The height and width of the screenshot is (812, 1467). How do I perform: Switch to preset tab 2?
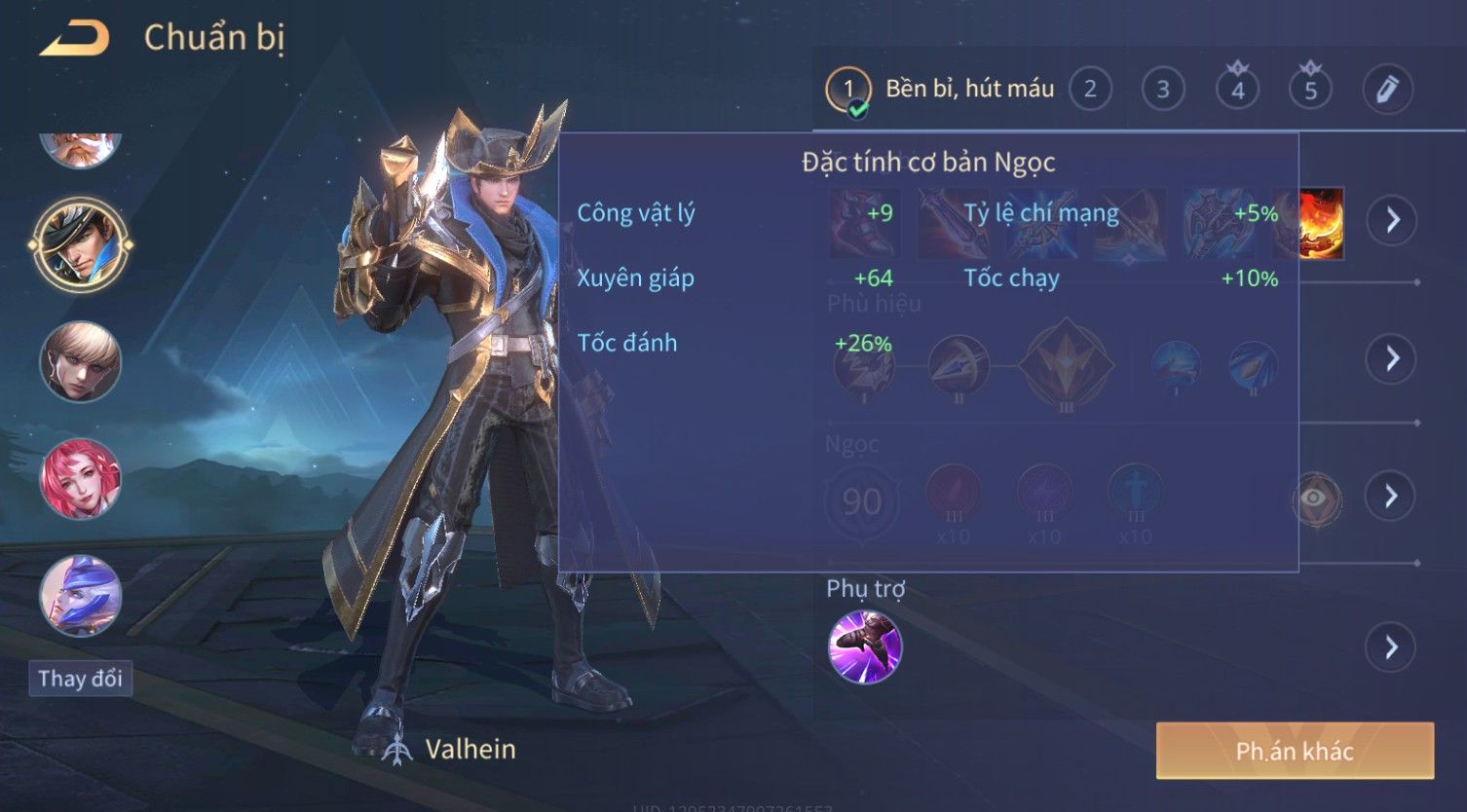coord(1090,90)
